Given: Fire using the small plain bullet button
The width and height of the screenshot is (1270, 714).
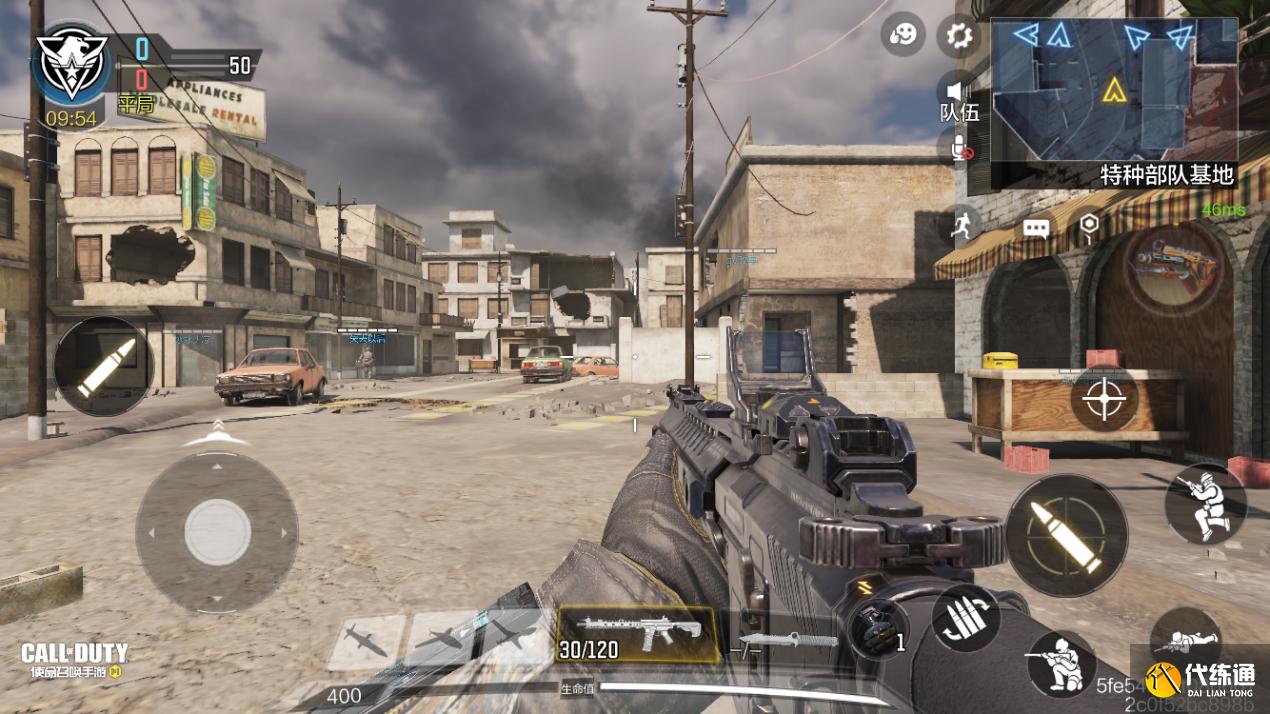Looking at the screenshot, I should [102, 366].
